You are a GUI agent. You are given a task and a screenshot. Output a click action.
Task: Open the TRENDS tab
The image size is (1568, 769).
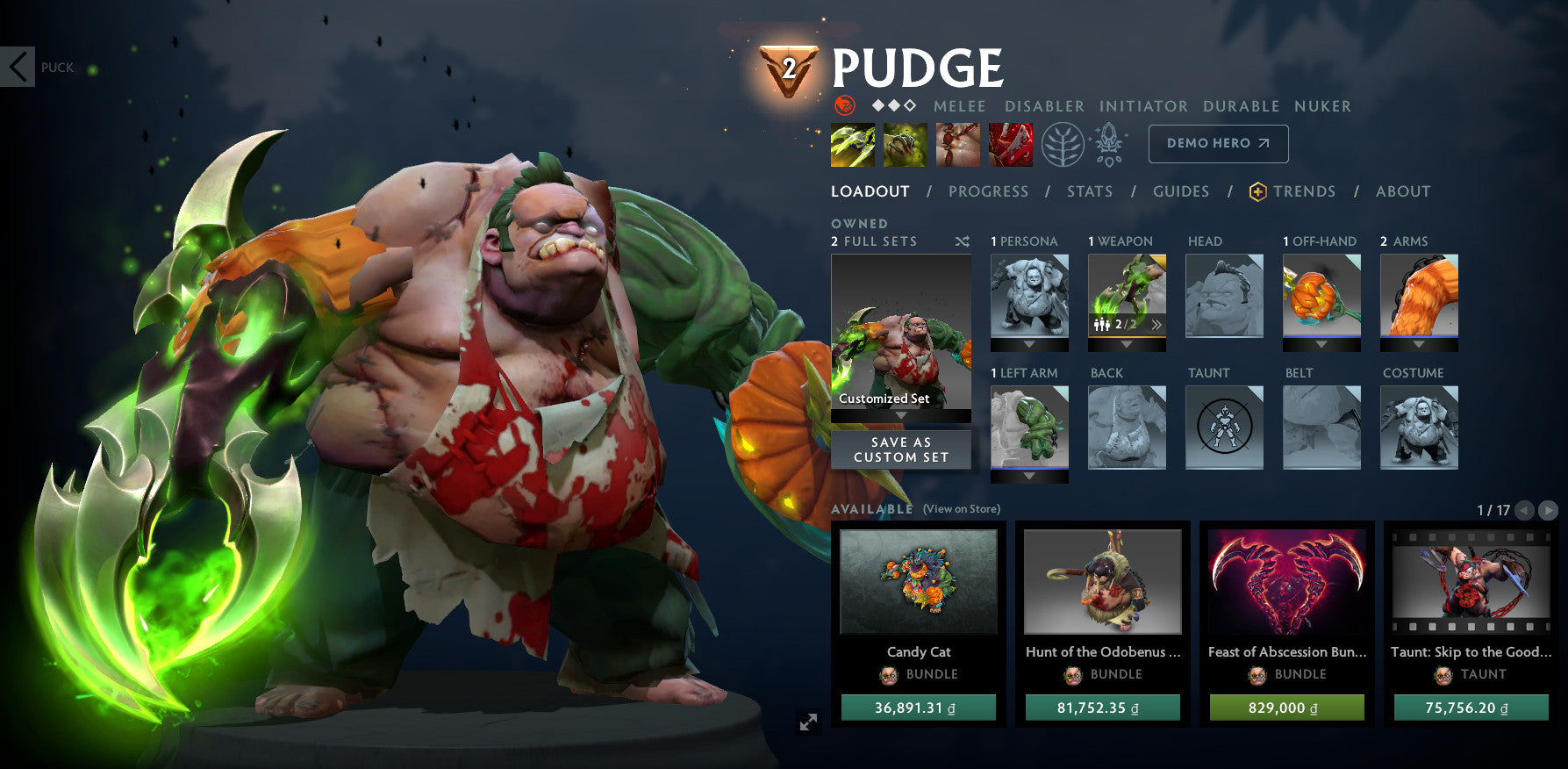pyautogui.click(x=1305, y=191)
